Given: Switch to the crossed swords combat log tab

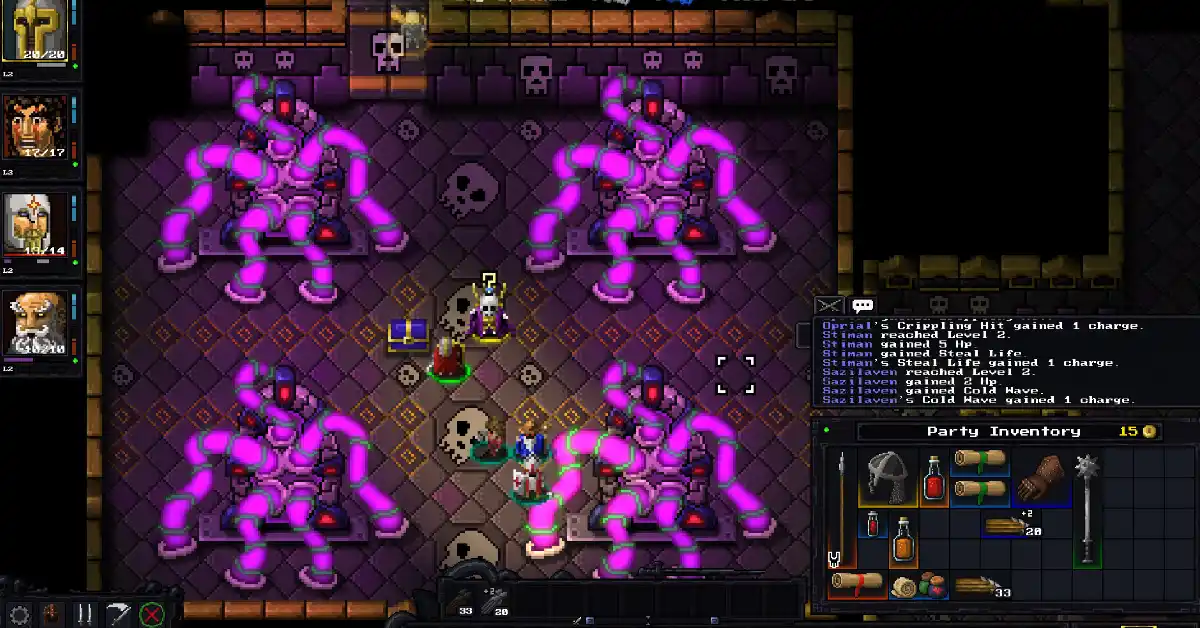Looking at the screenshot, I should tap(829, 306).
